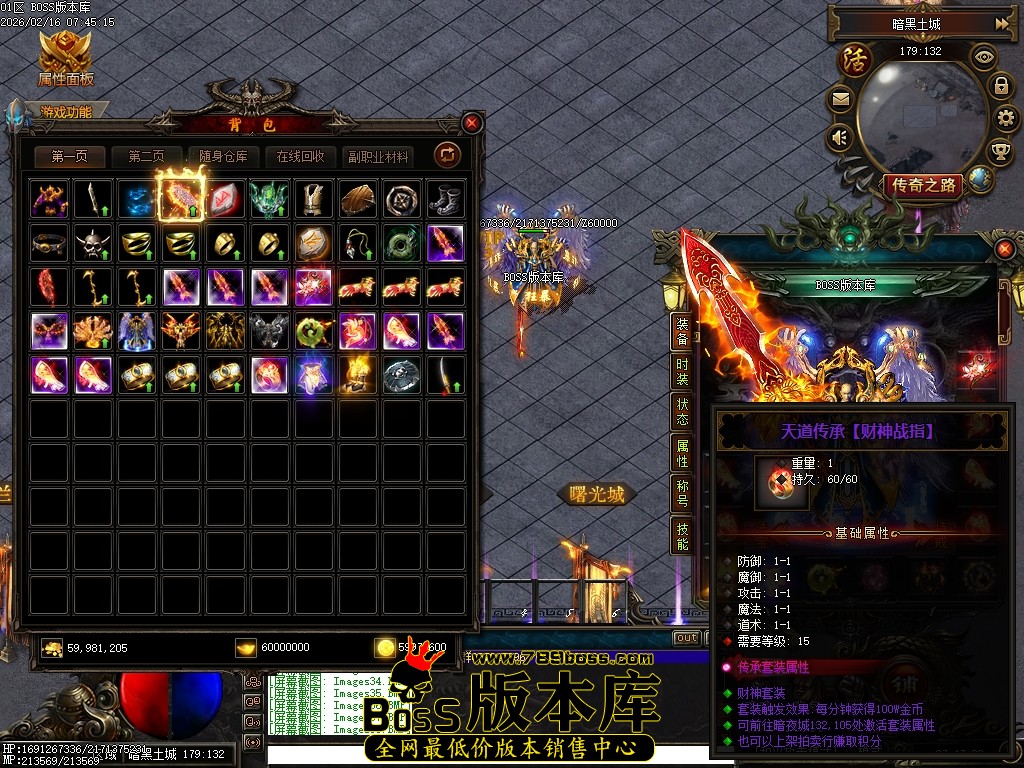Screen dimensions: 1024x768
Task: Open the 随身仓库 portable warehouse tab
Action: point(223,157)
